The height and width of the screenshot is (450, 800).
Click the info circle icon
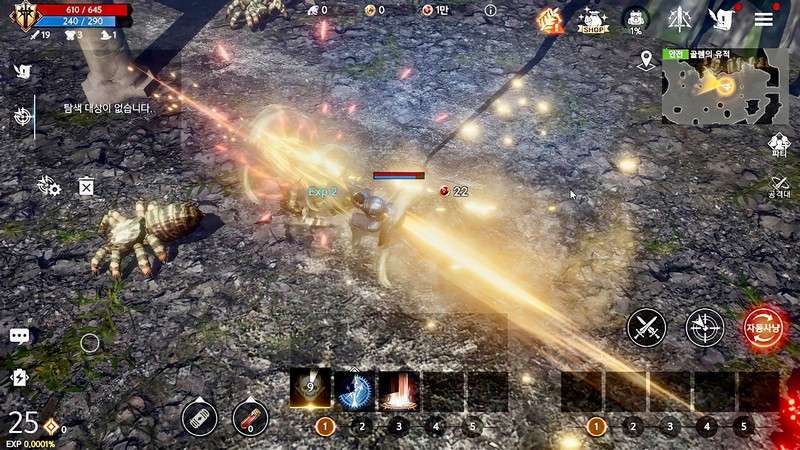490,10
